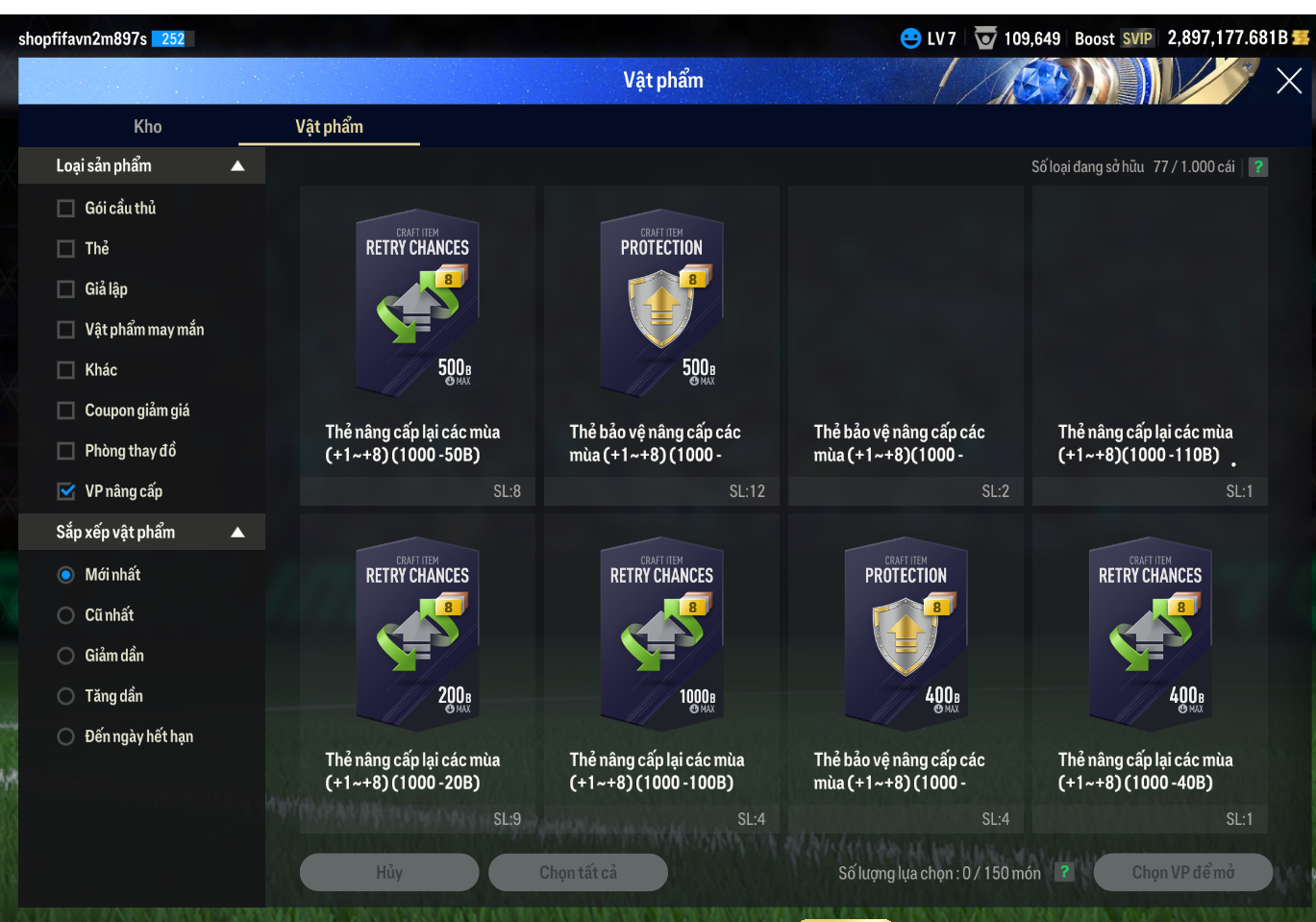Select the 400B Protection card
1316x922 pixels.
pyautogui.click(x=906, y=631)
